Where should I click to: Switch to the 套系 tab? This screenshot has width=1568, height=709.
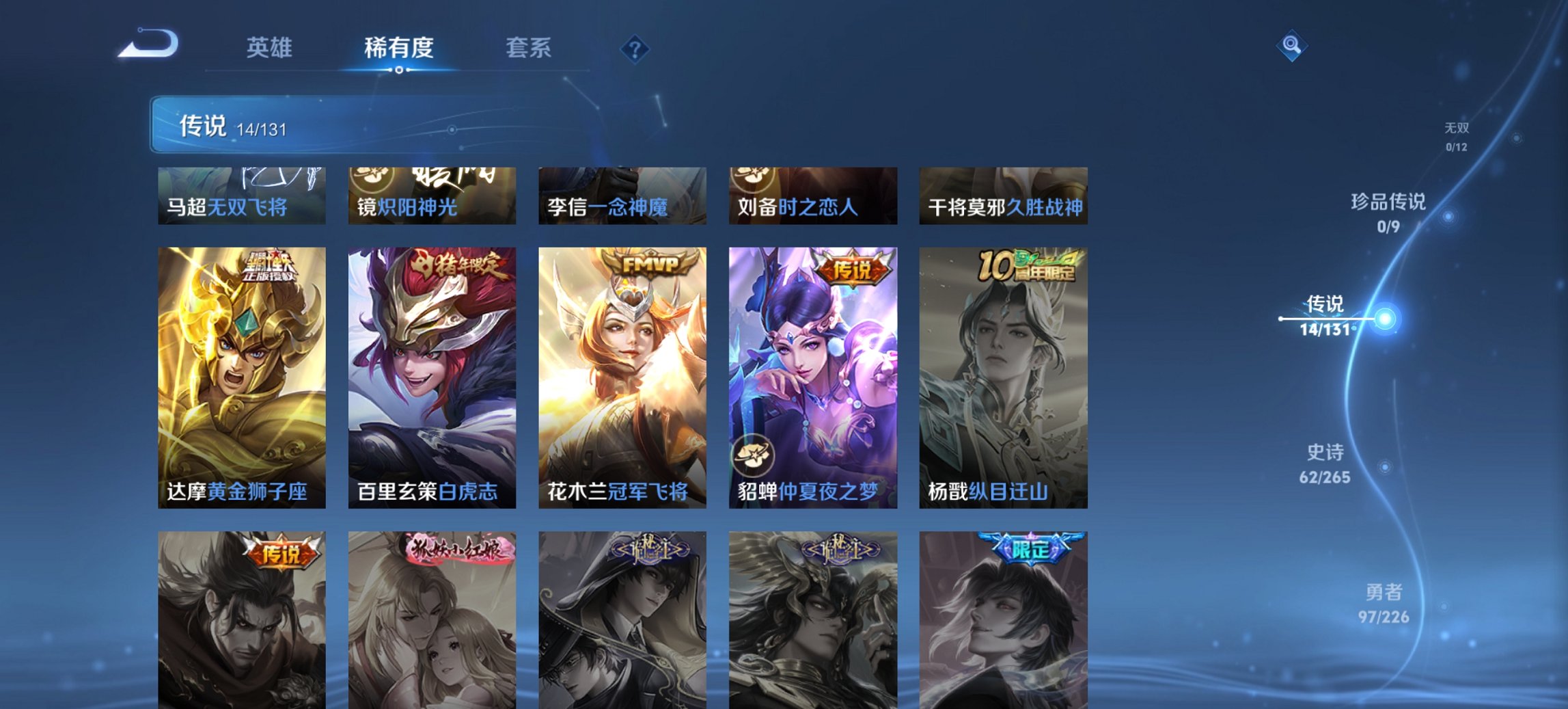[528, 48]
